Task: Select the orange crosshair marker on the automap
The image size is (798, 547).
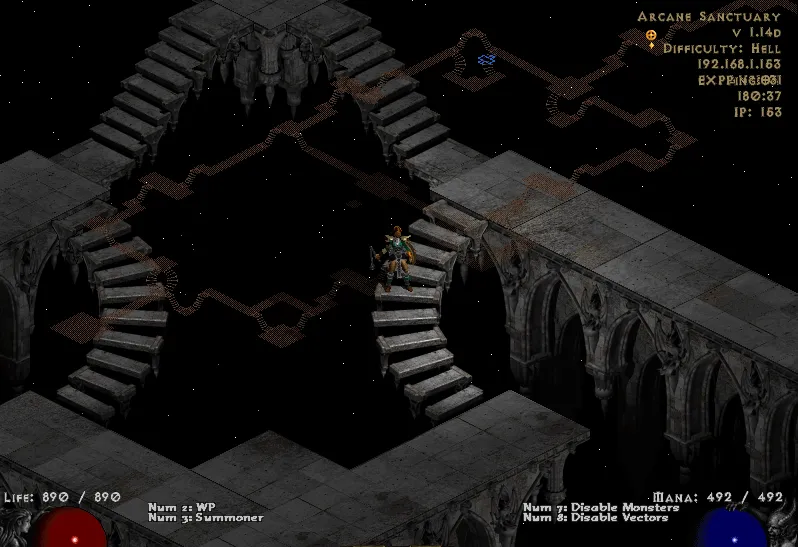Action: click(x=651, y=35)
